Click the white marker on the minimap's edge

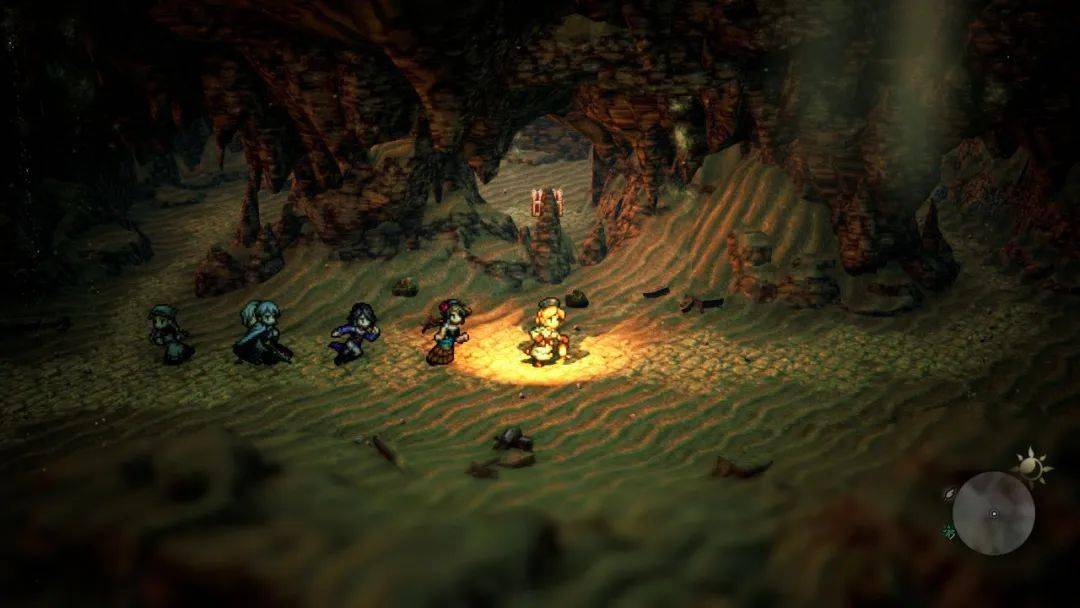[x=950, y=493]
